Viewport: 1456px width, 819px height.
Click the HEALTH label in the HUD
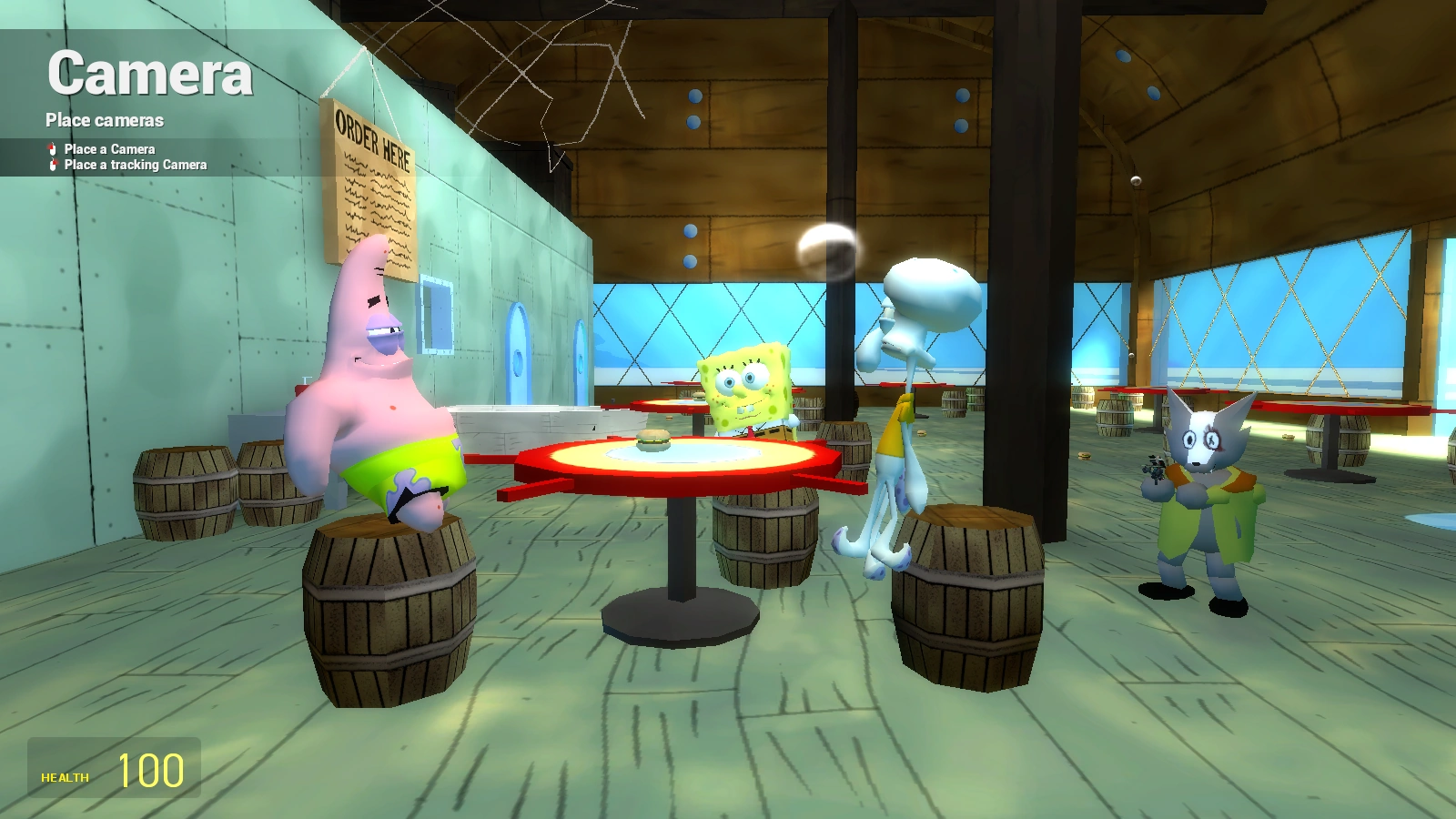pyautogui.click(x=63, y=777)
